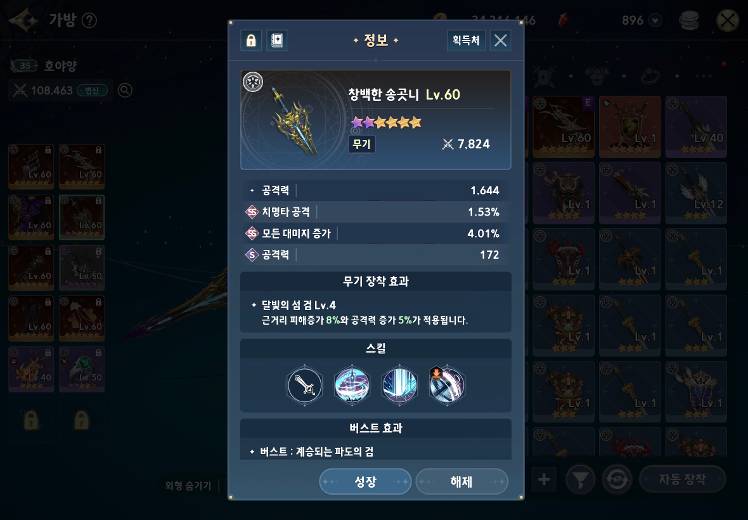Click the circular refresh icon button
Viewport: 748px width, 520px height.
(x=617, y=480)
